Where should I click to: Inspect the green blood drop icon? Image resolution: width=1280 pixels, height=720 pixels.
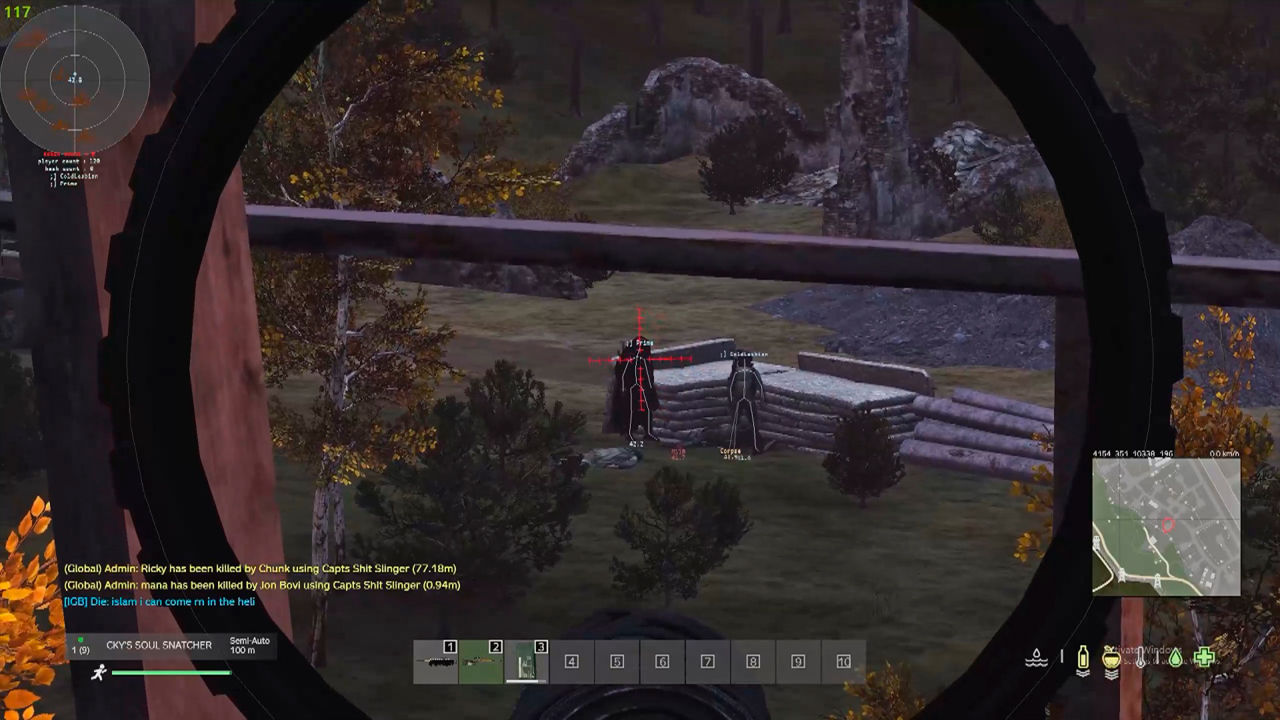click(1176, 658)
